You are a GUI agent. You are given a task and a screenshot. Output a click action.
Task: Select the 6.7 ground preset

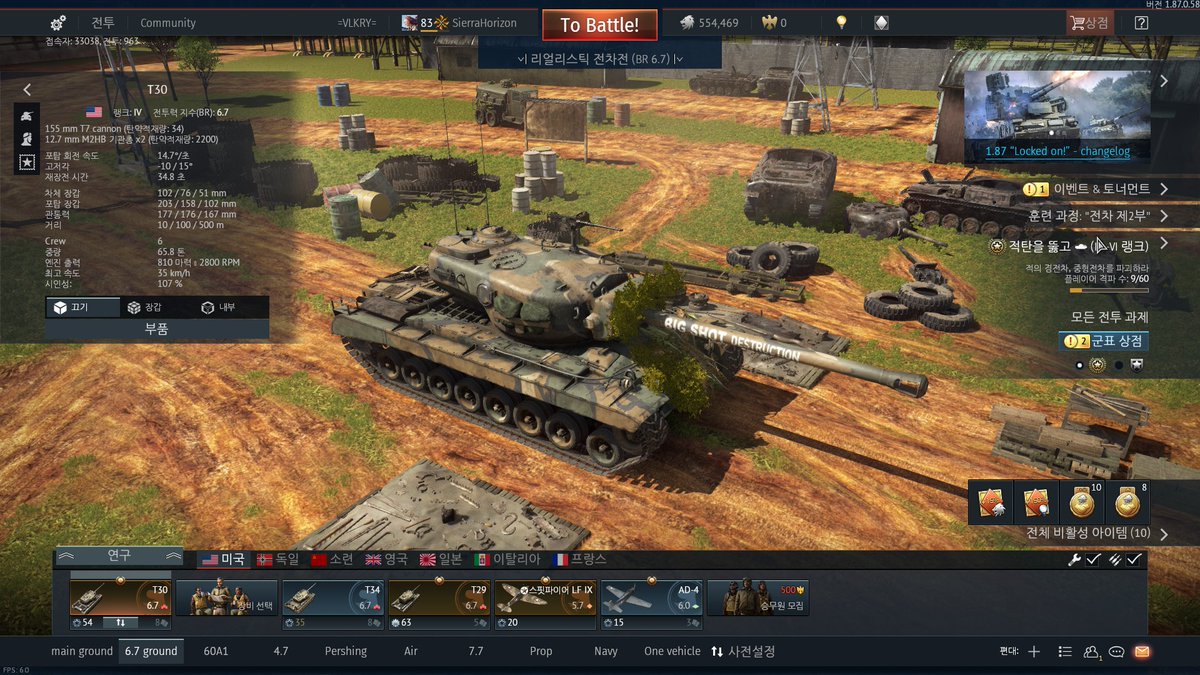tap(151, 651)
